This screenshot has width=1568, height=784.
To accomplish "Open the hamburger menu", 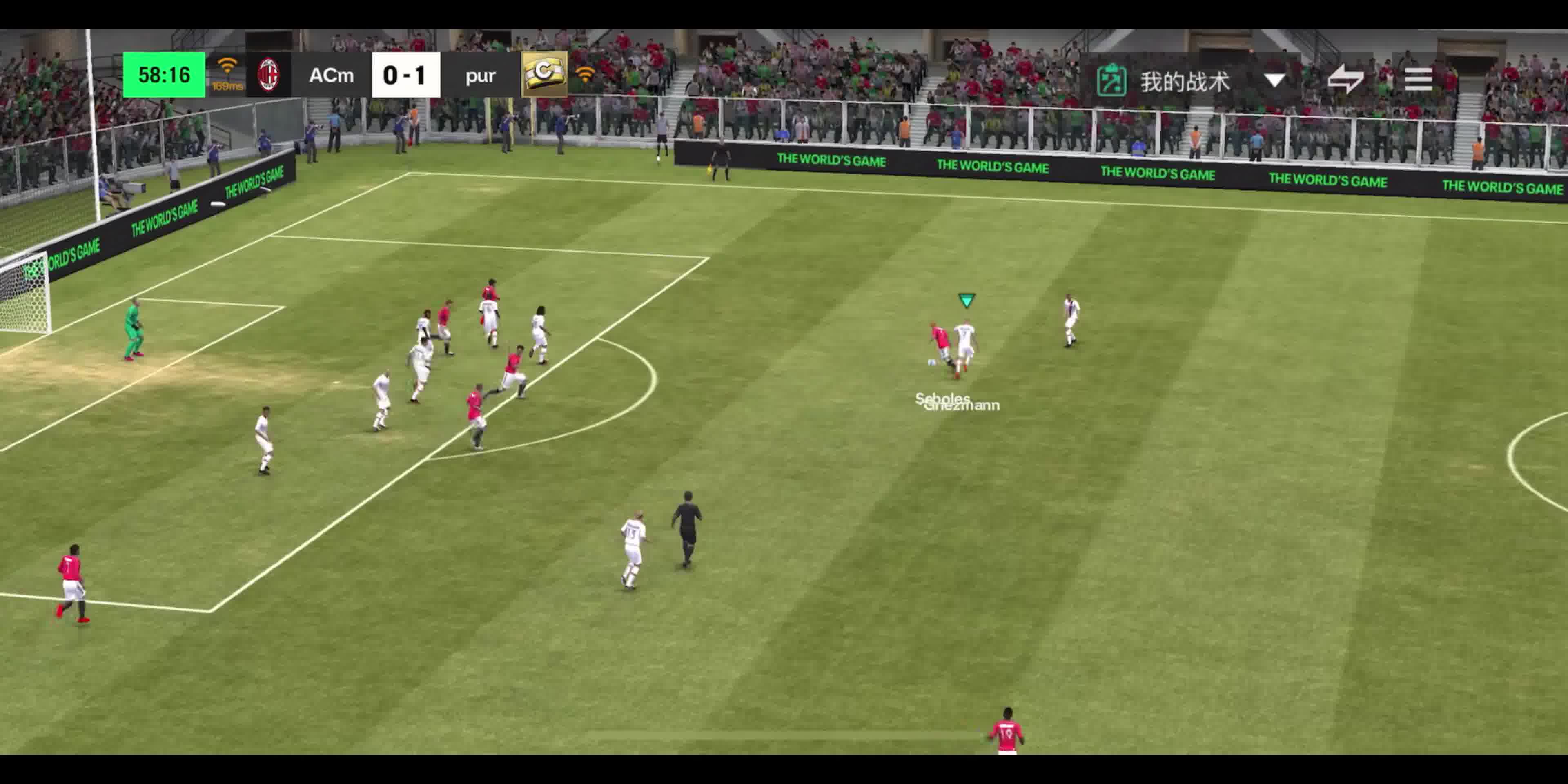I will (1418, 79).
